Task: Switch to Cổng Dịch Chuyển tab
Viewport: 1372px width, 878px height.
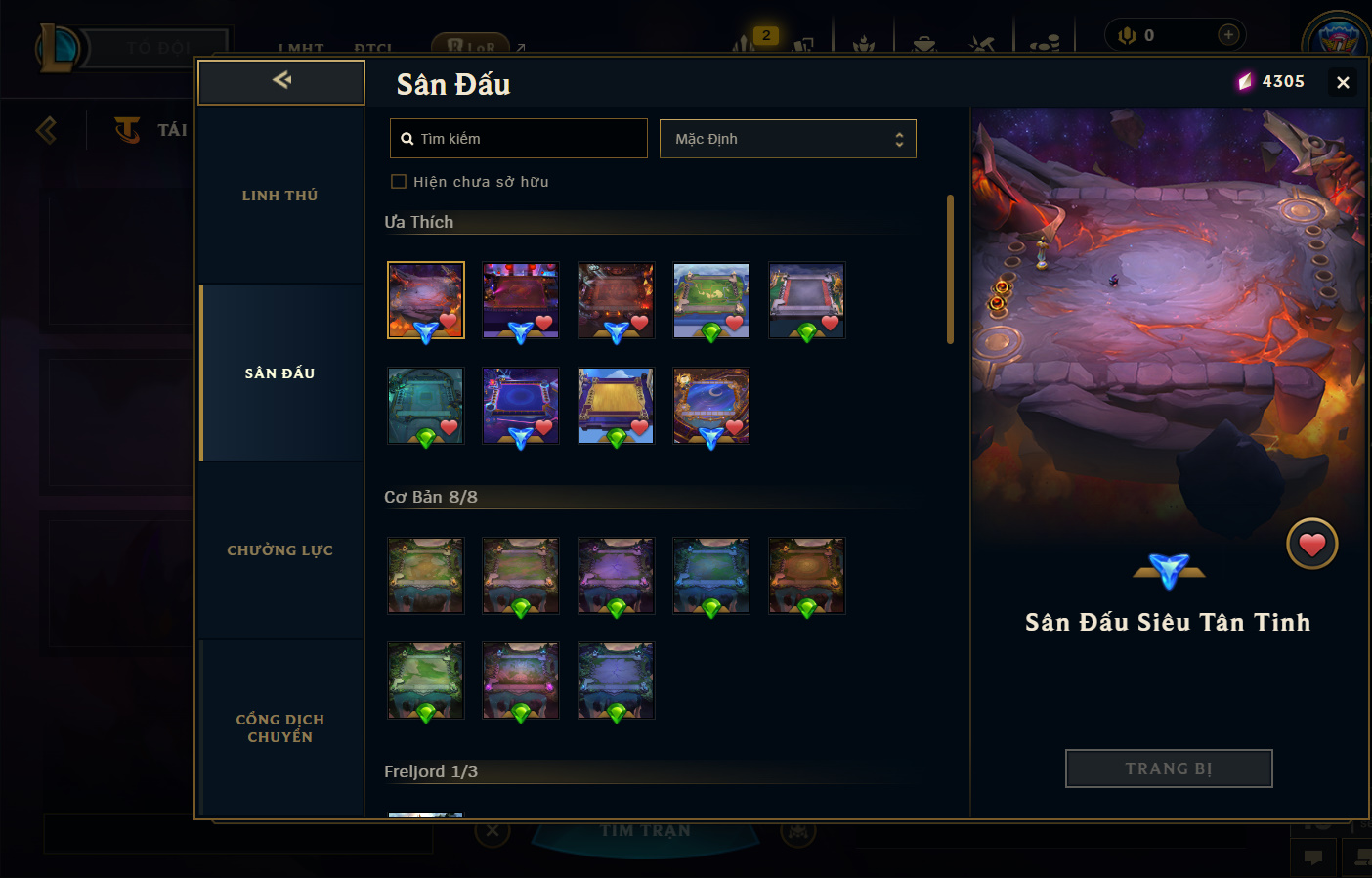Action: (280, 728)
